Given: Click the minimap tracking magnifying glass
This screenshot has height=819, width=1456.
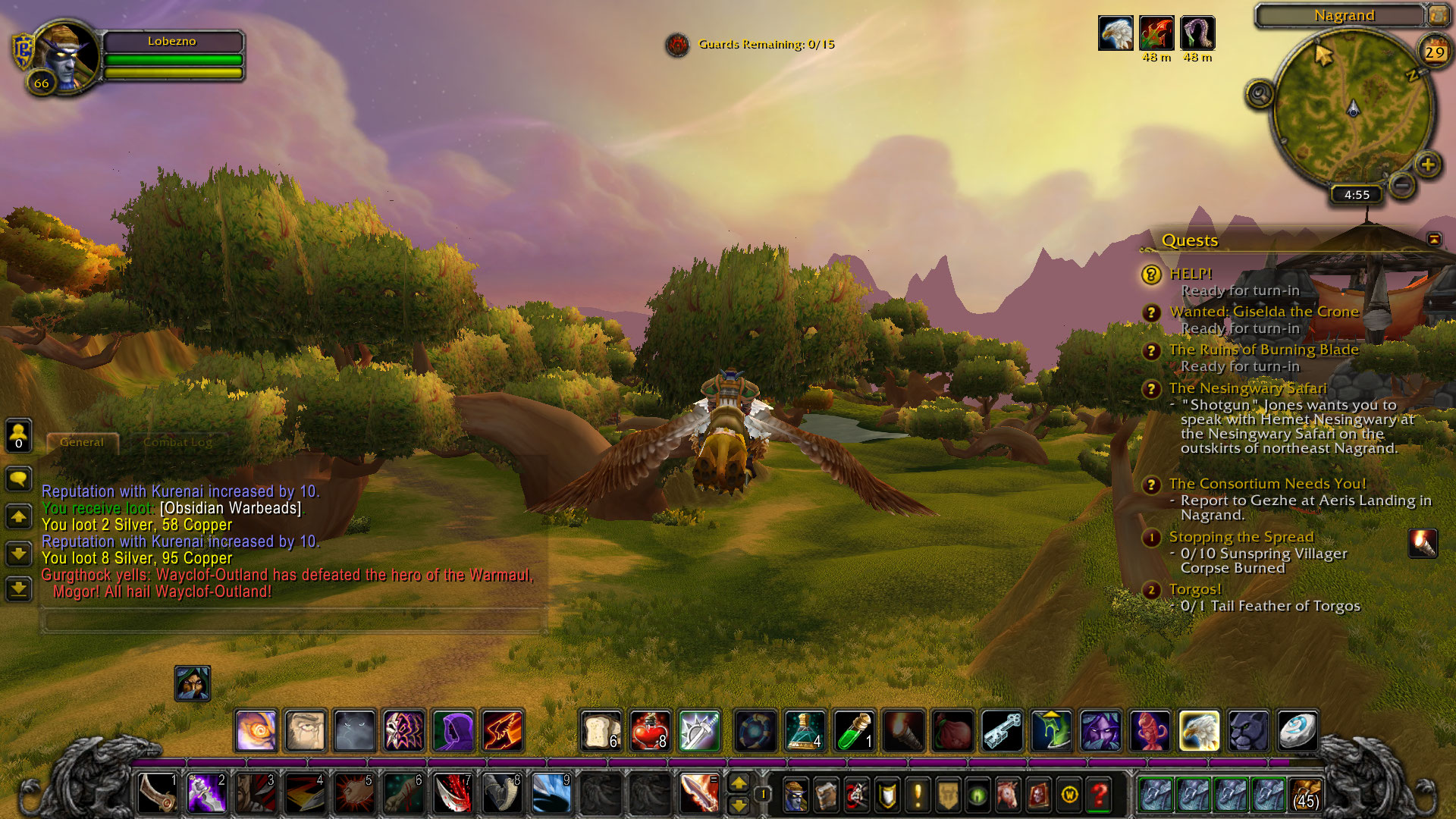Looking at the screenshot, I should pyautogui.click(x=1260, y=95).
